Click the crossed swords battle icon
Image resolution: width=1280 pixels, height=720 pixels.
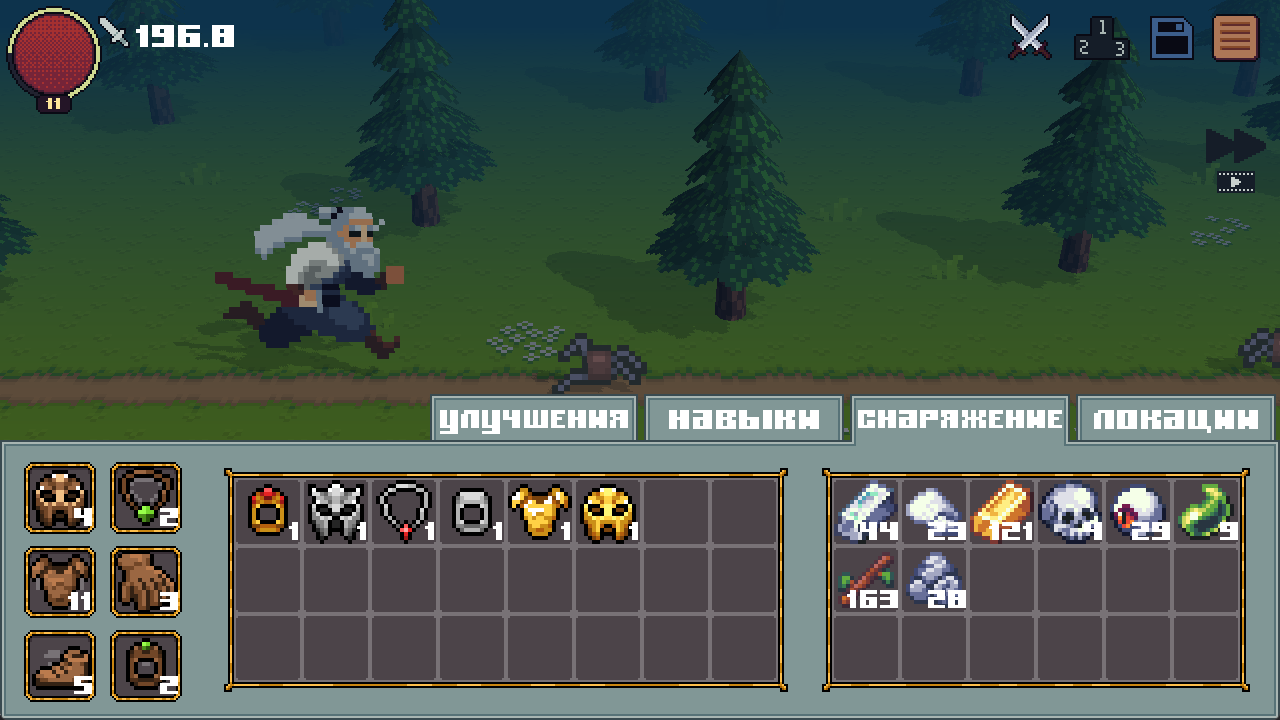[x=1028, y=38]
